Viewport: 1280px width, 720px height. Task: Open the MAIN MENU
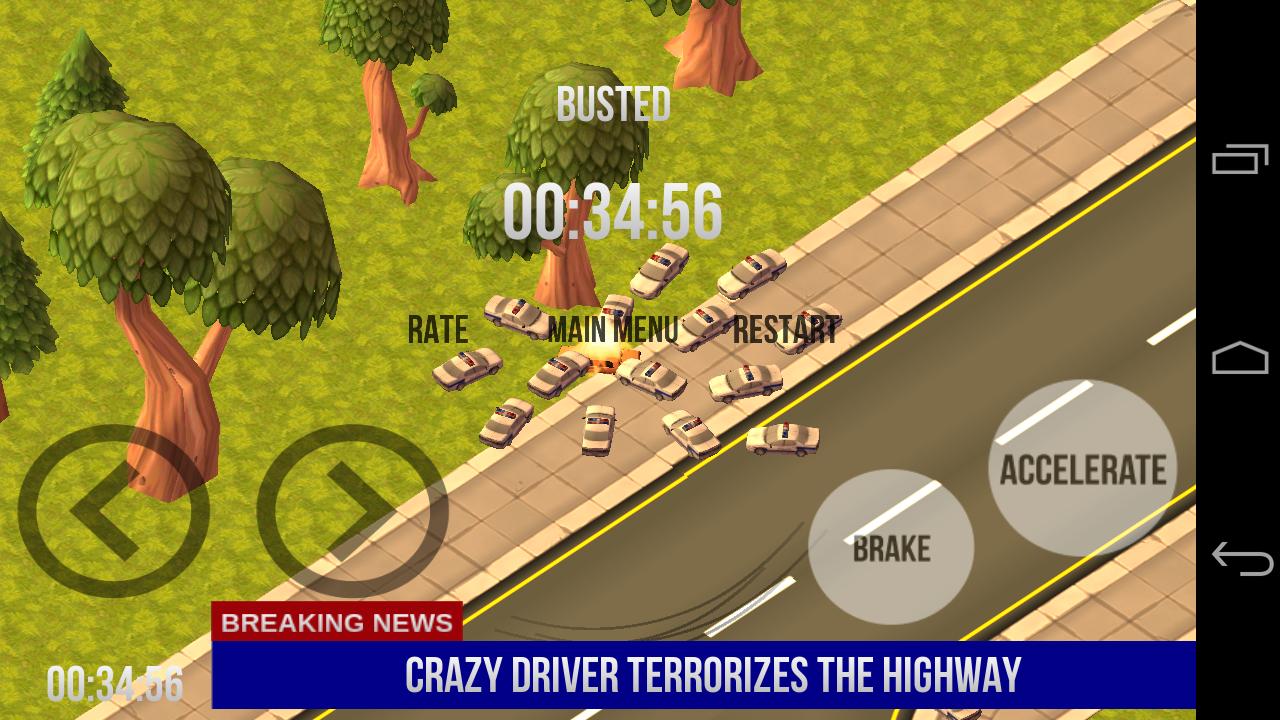pyautogui.click(x=615, y=326)
